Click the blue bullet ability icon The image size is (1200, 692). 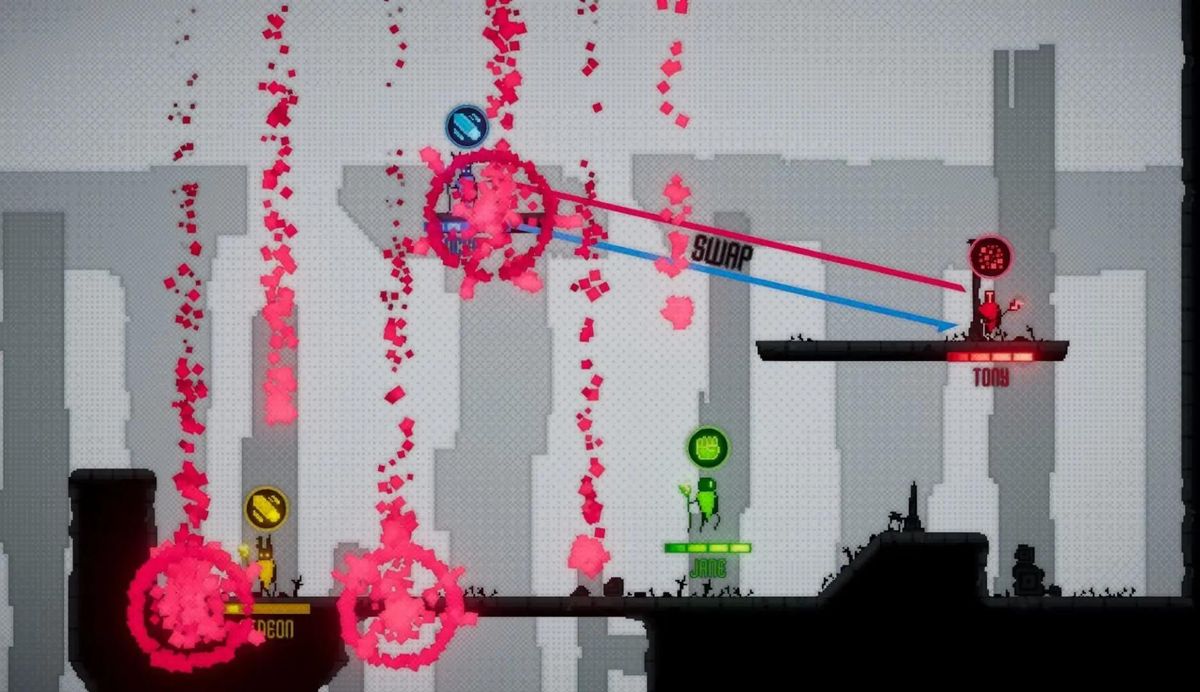(466, 127)
